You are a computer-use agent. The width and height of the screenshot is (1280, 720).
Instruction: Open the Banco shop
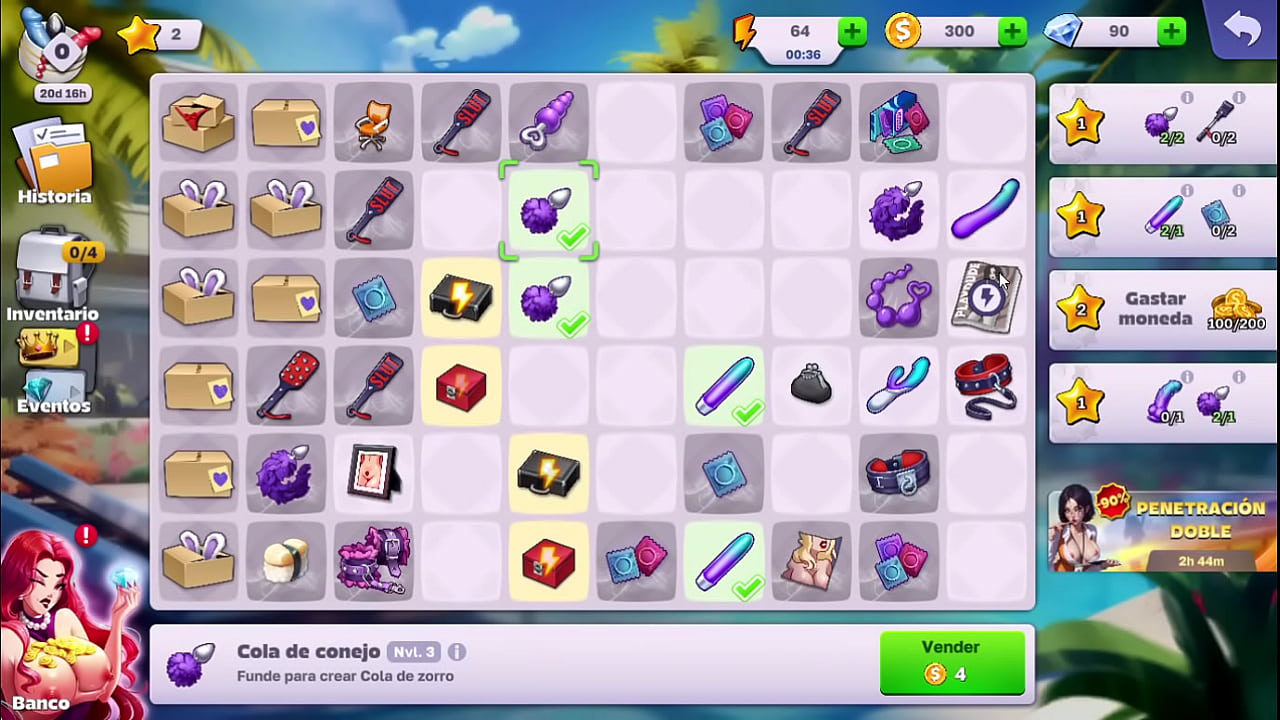(60, 630)
